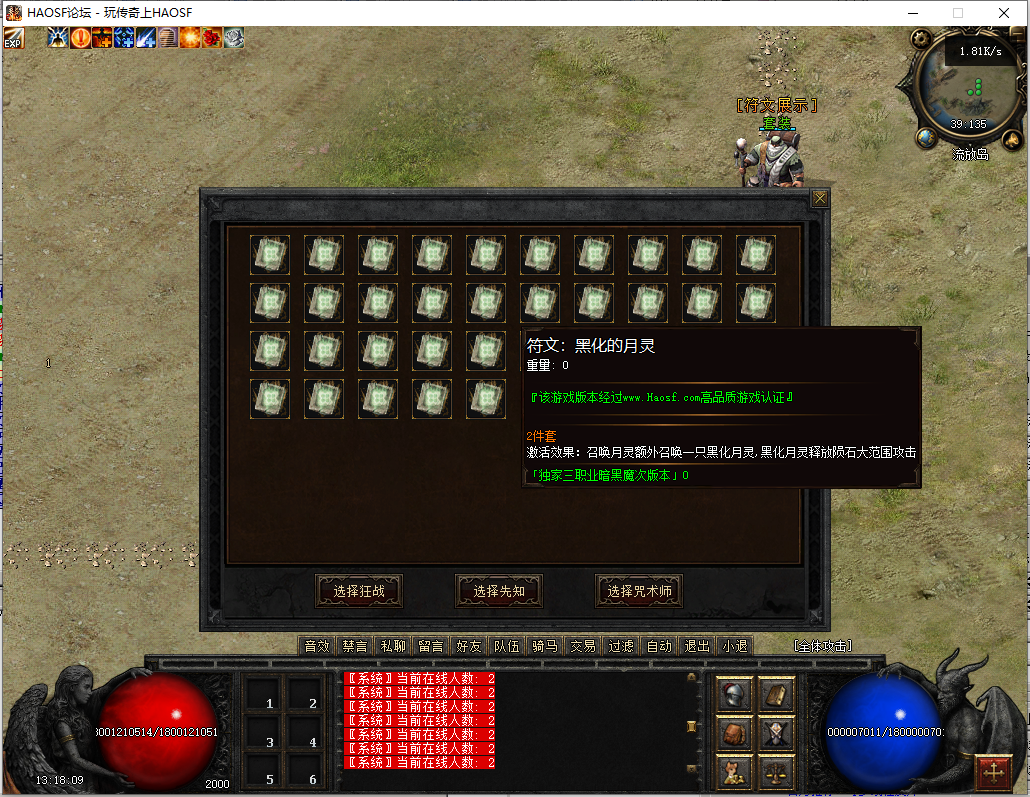Open the brown backpack bag icon

(736, 733)
